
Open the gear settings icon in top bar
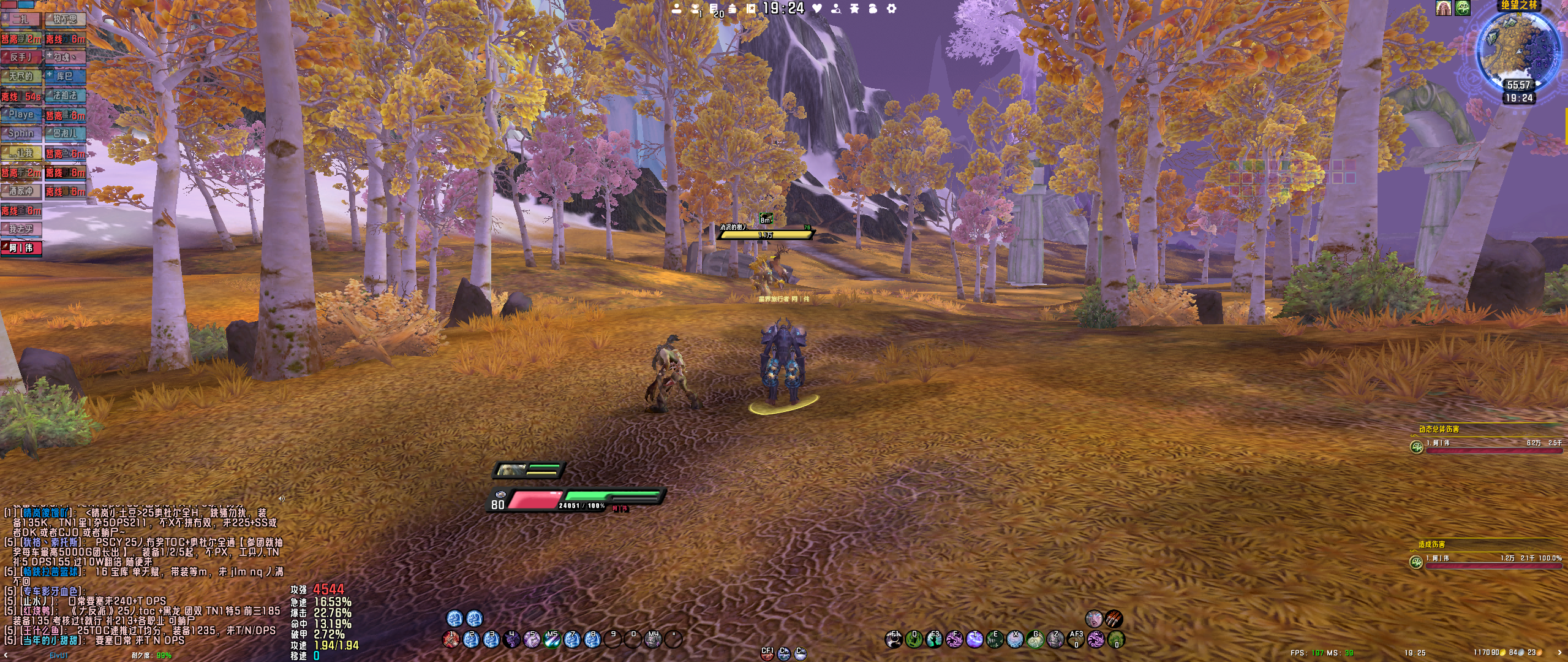[x=892, y=9]
